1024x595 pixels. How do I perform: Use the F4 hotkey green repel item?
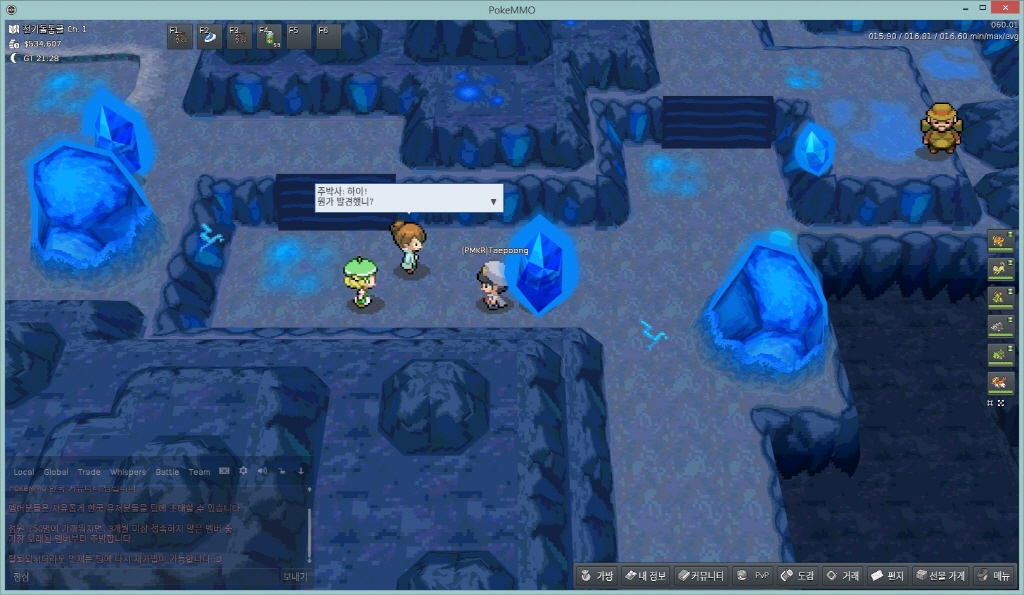click(269, 37)
